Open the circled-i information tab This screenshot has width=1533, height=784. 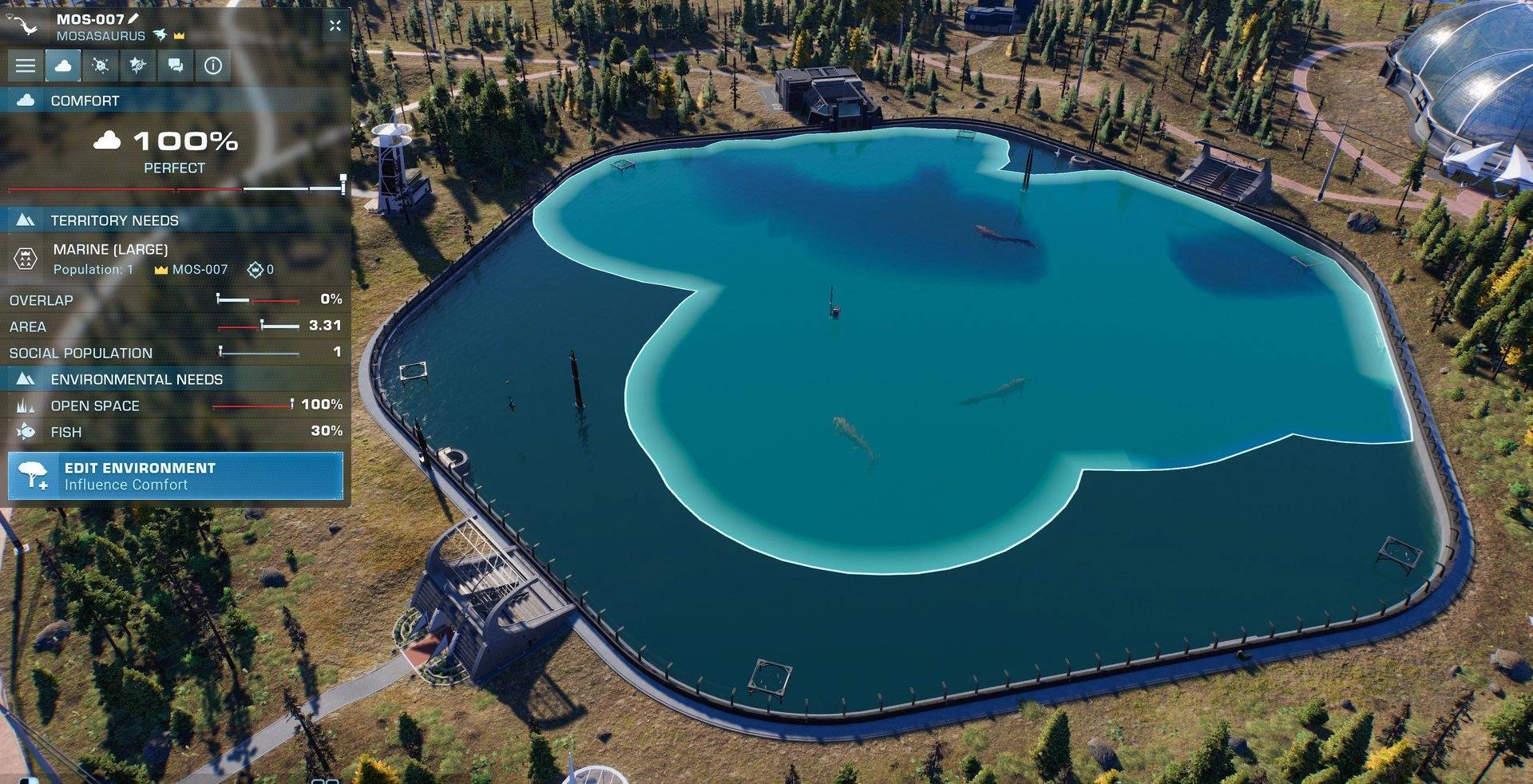[x=213, y=65]
